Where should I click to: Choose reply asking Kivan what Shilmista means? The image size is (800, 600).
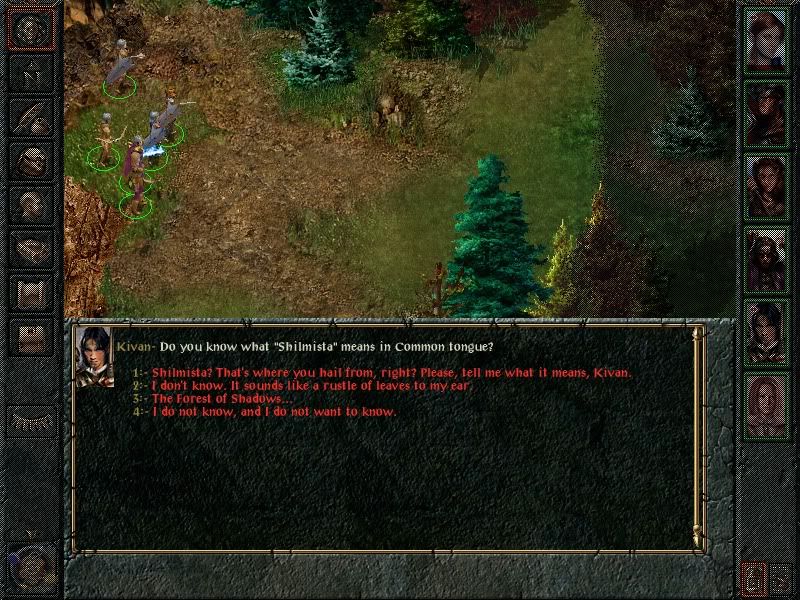coord(391,373)
